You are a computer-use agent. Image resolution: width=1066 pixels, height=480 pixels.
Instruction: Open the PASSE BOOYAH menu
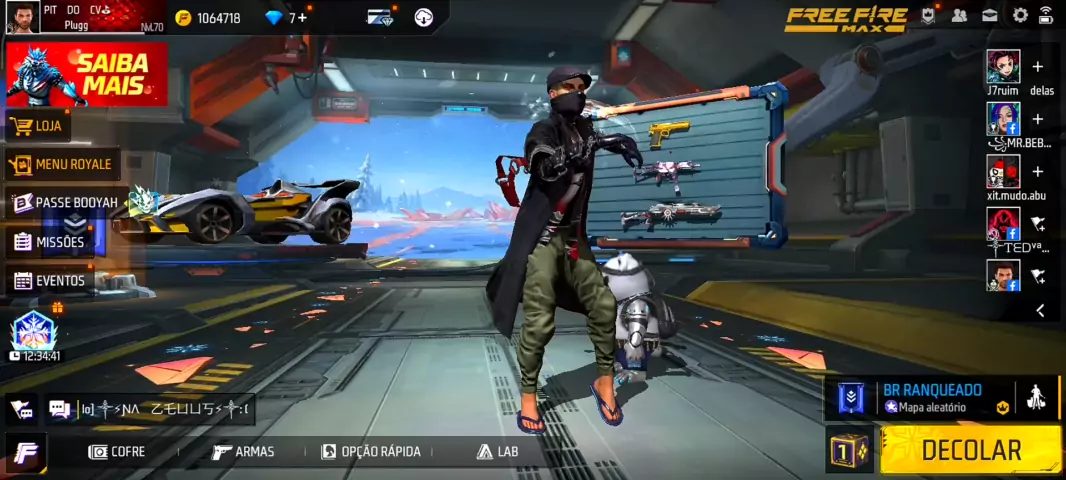[x=65, y=203]
